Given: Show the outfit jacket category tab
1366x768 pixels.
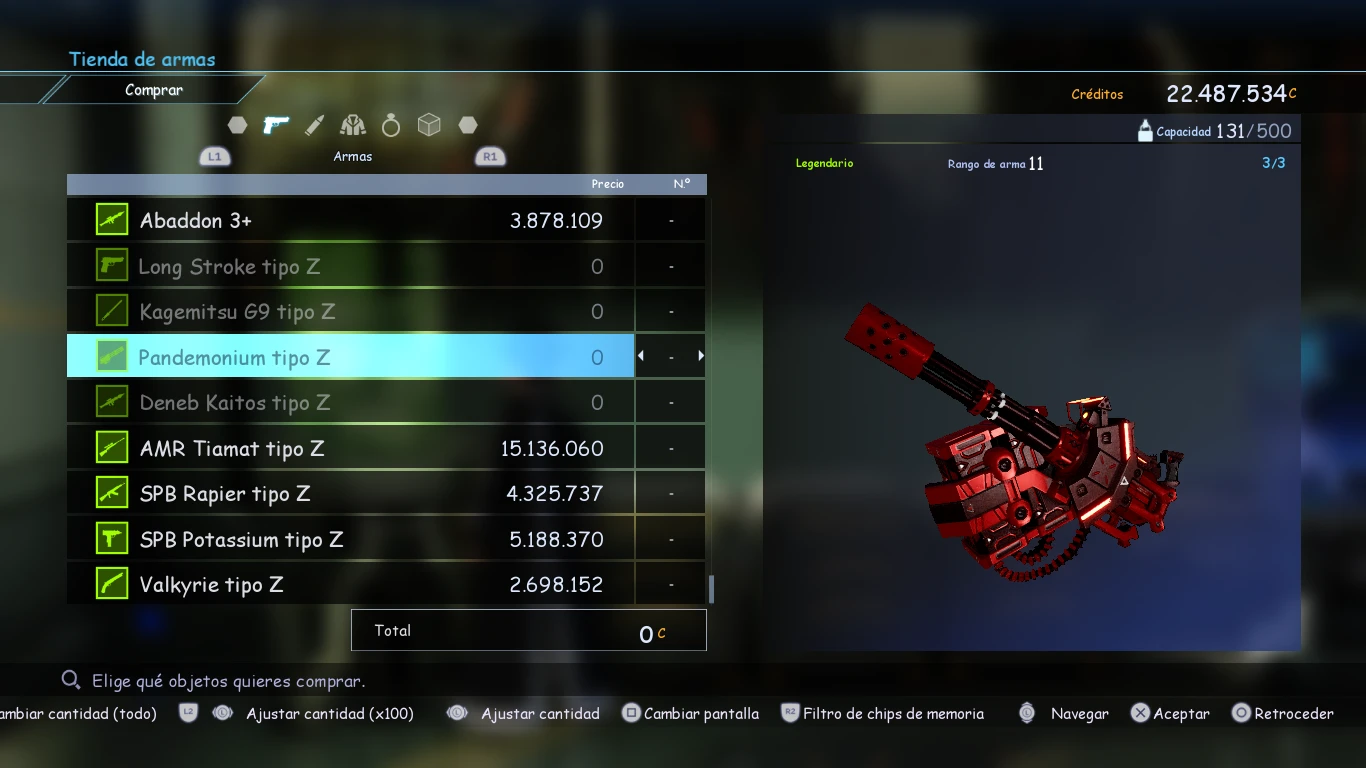Looking at the screenshot, I should click(x=352, y=125).
